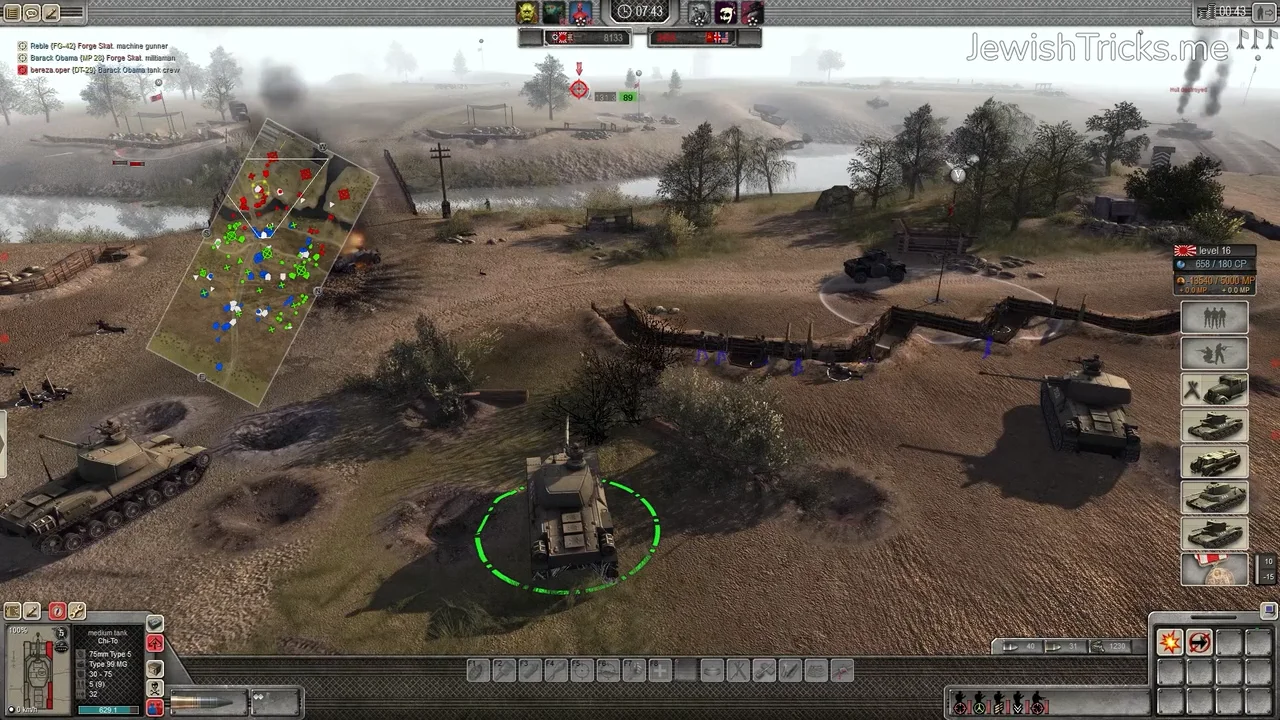Open the medal special units category
The height and width of the screenshot is (720, 1280).
[x=1214, y=569]
